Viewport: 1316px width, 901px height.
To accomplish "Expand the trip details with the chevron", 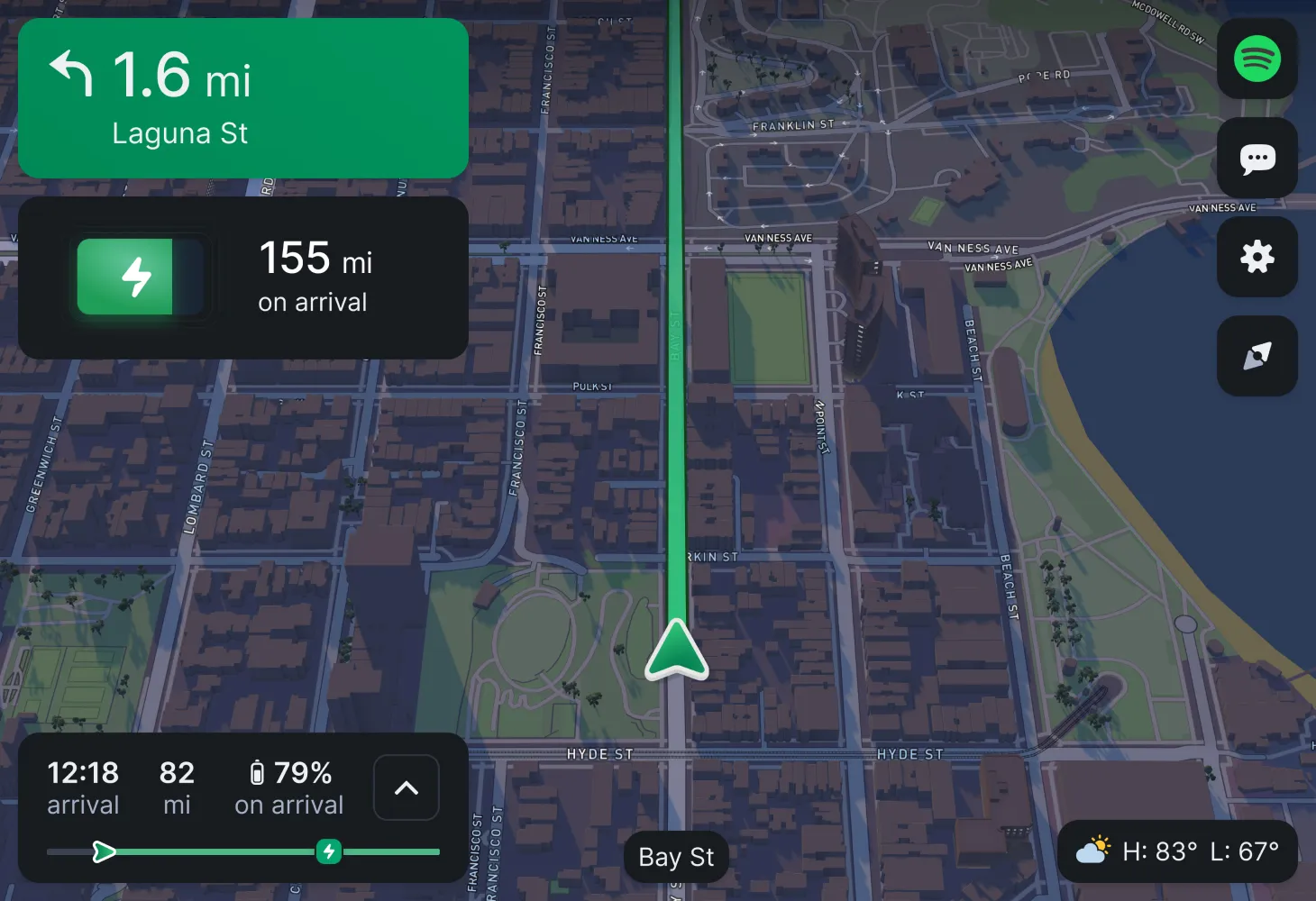I will [406, 787].
